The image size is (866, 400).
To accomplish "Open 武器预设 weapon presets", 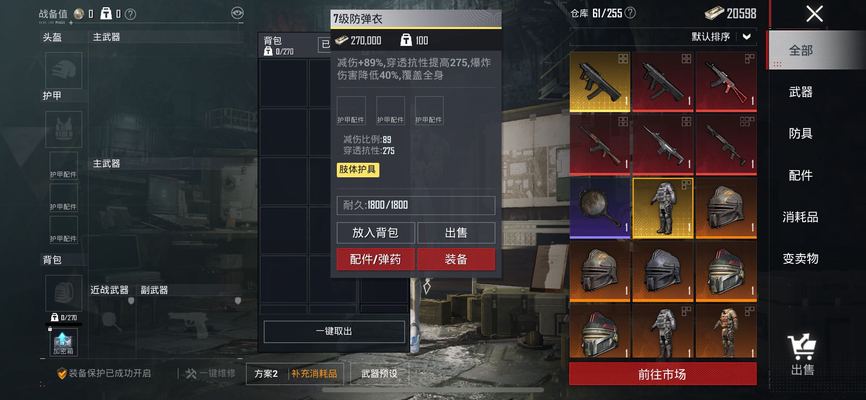I will [x=379, y=374].
